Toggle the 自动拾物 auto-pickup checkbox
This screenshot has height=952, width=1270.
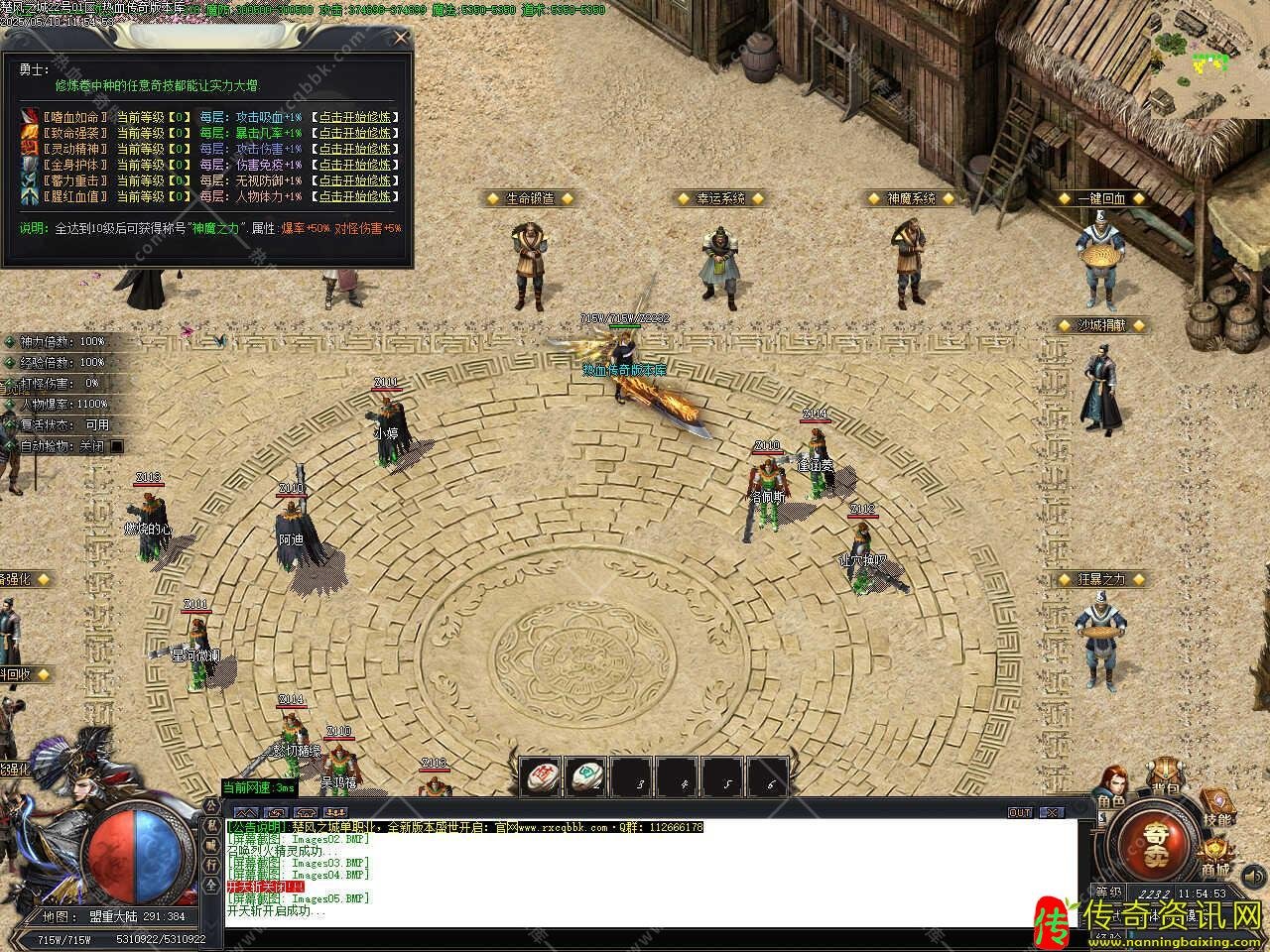117,446
